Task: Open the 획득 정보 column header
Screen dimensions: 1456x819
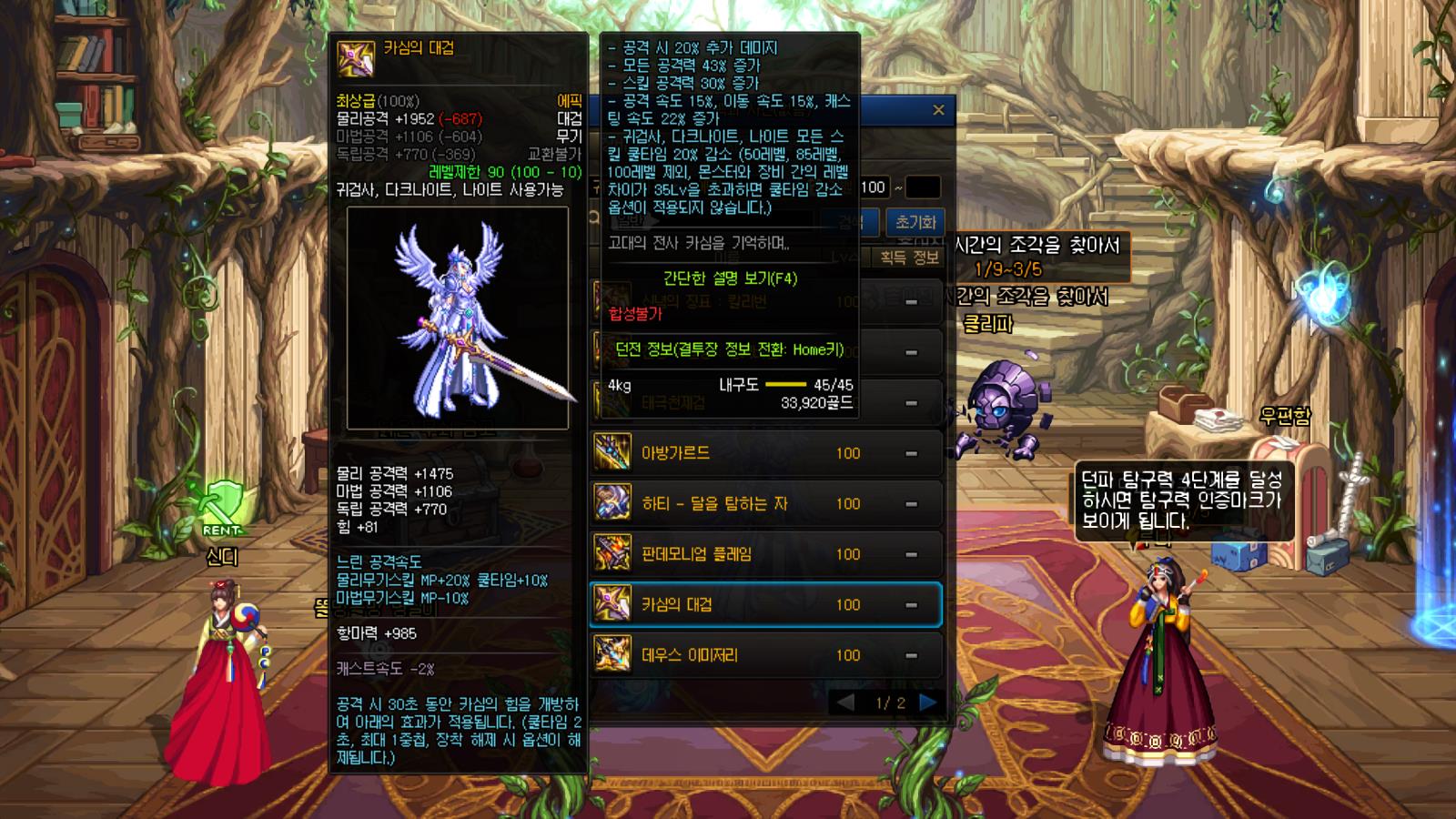Action: [909, 258]
